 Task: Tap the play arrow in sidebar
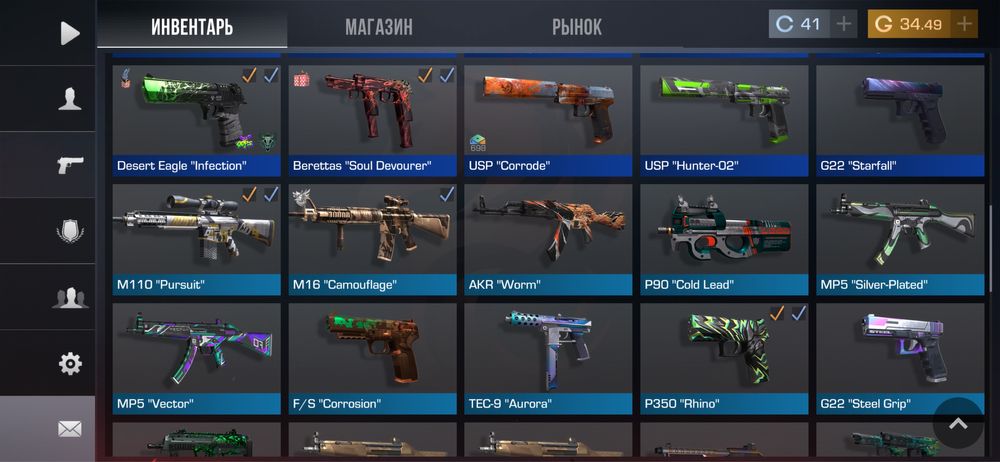tap(69, 33)
